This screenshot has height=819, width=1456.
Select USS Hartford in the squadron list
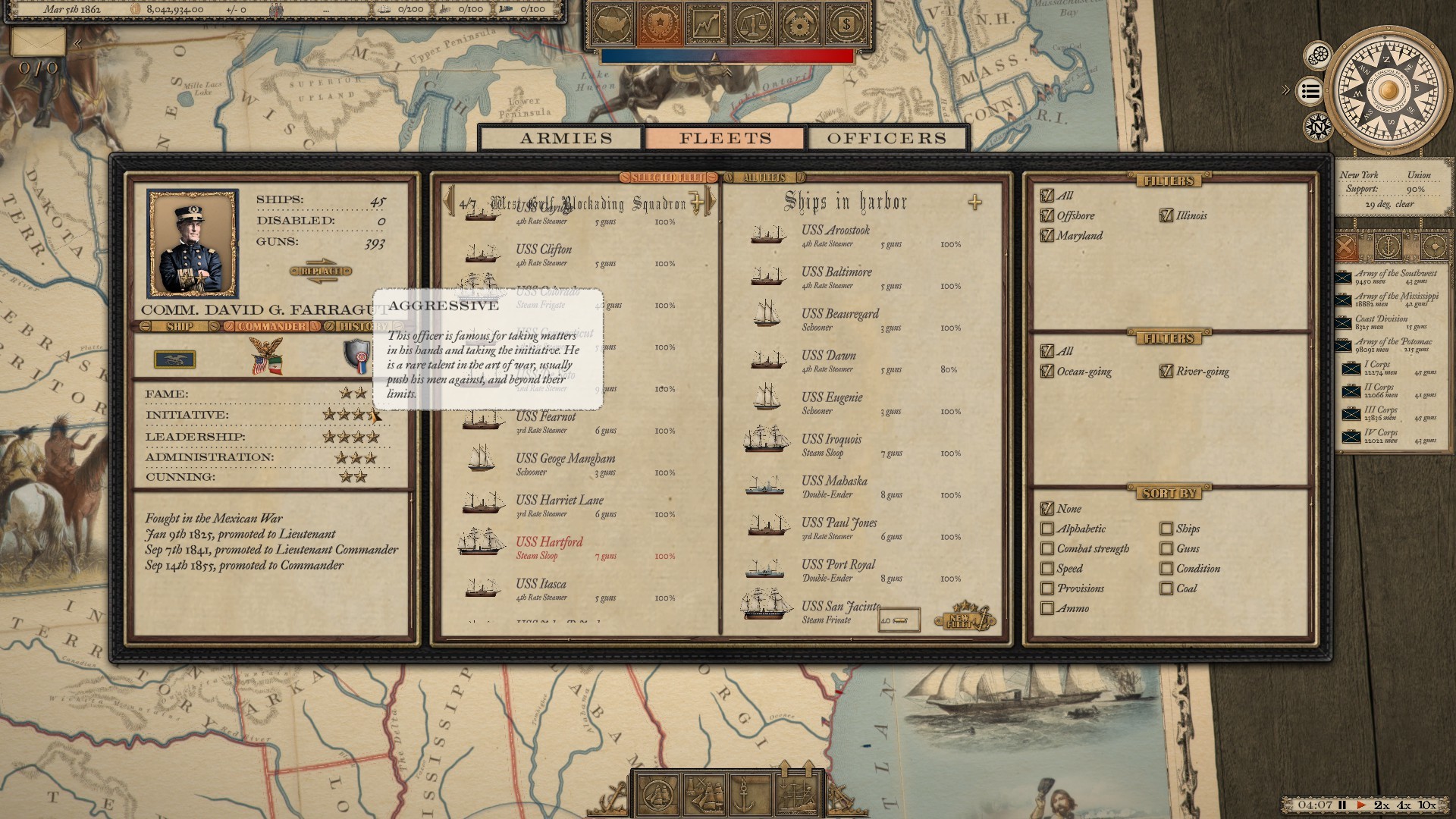click(x=550, y=542)
